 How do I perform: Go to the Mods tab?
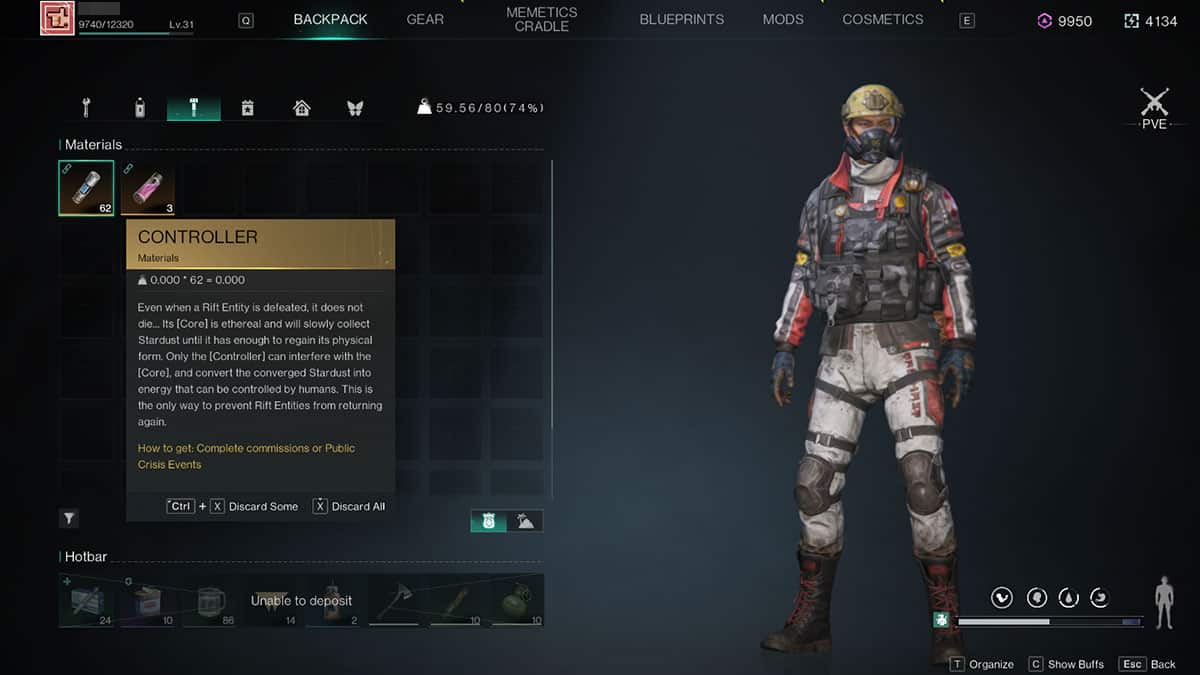783,20
